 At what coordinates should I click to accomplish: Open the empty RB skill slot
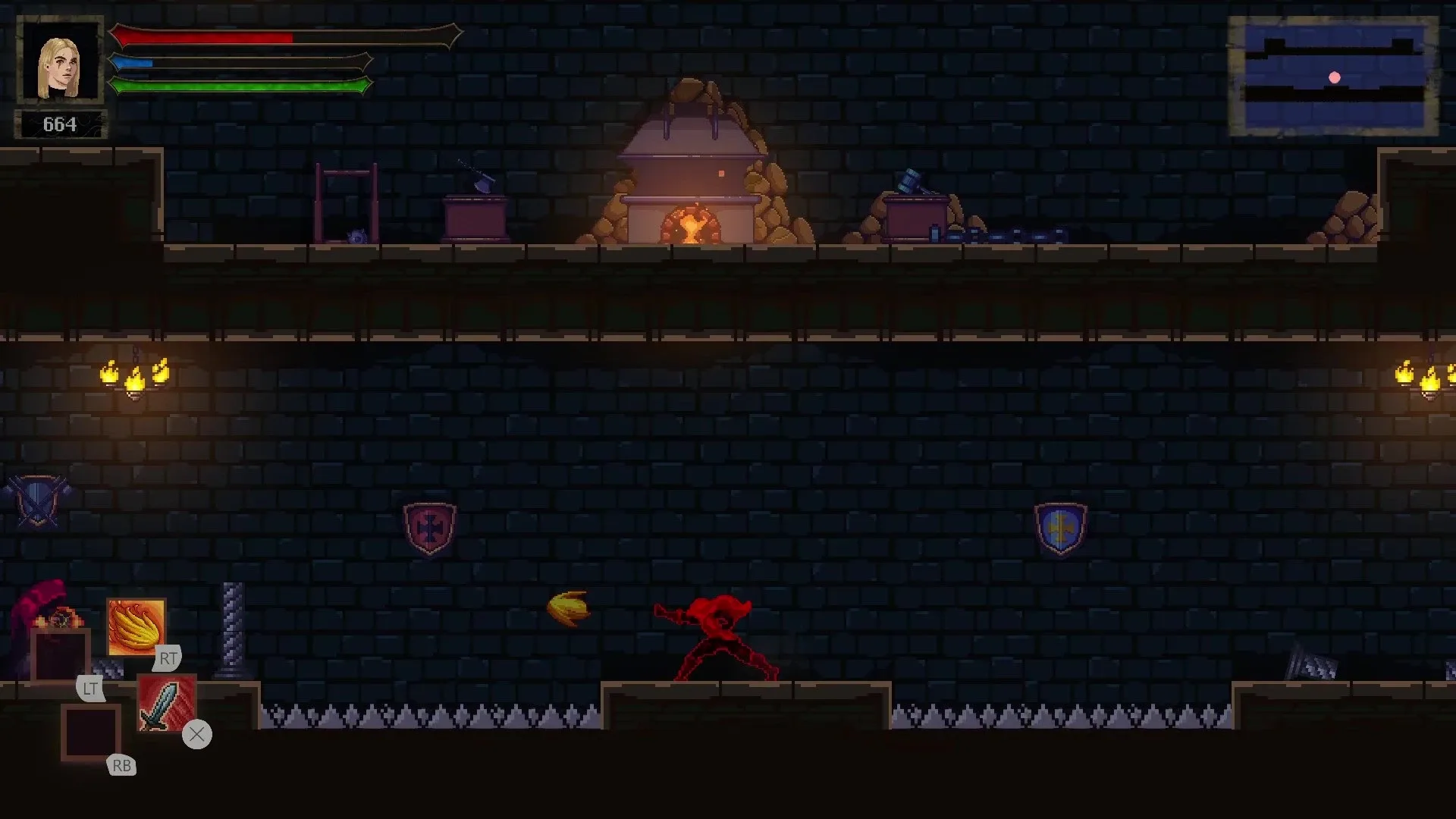coord(92,733)
